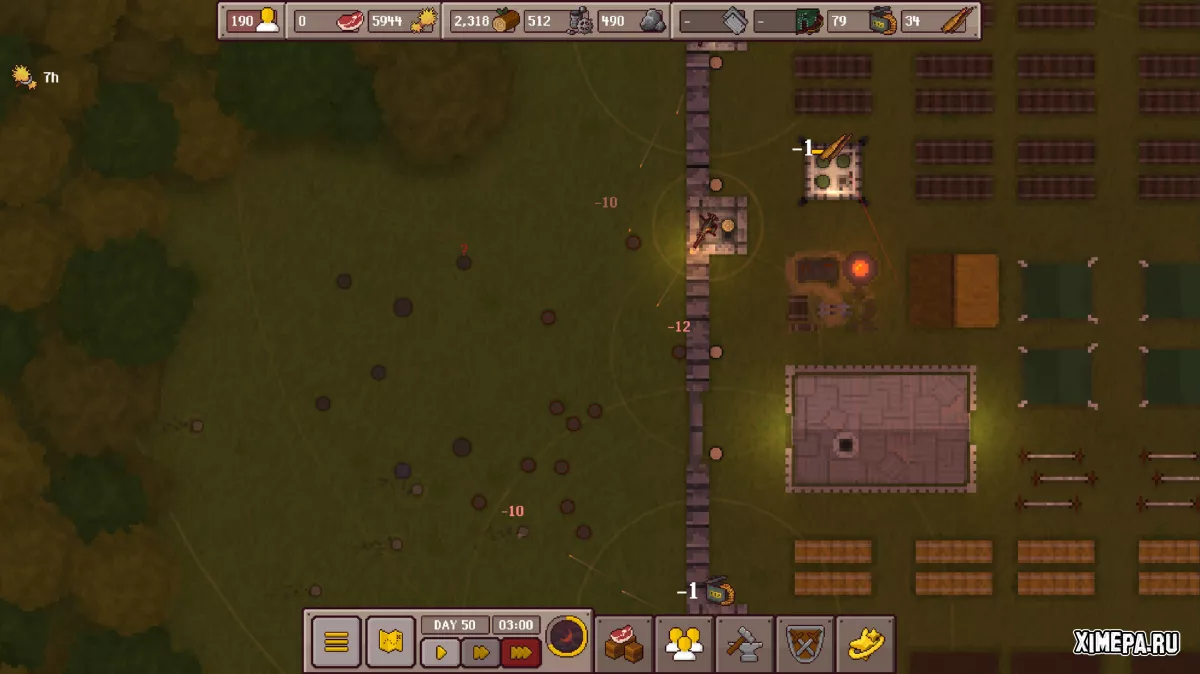Set game speed to normal play
The width and height of the screenshot is (1200, 674).
point(440,653)
